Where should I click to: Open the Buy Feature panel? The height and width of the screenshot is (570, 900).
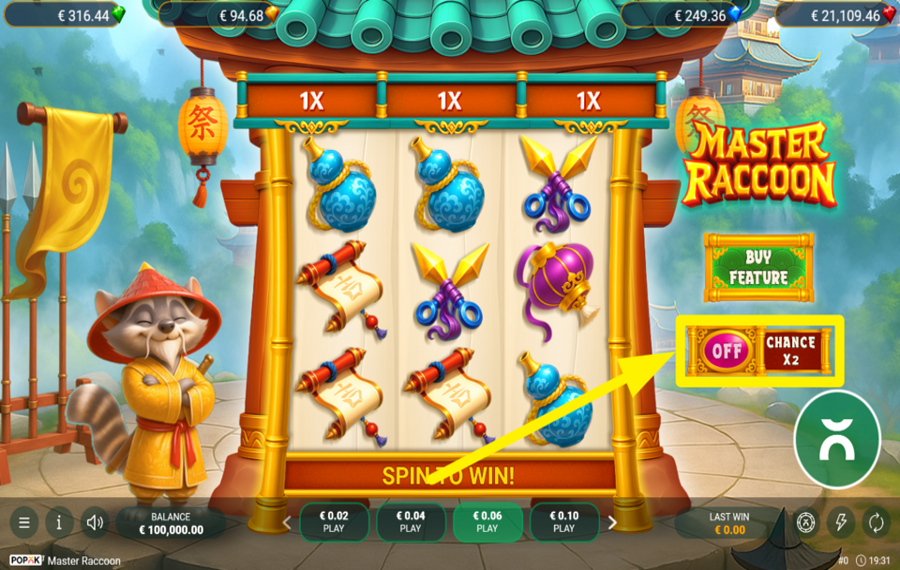[x=758, y=268]
